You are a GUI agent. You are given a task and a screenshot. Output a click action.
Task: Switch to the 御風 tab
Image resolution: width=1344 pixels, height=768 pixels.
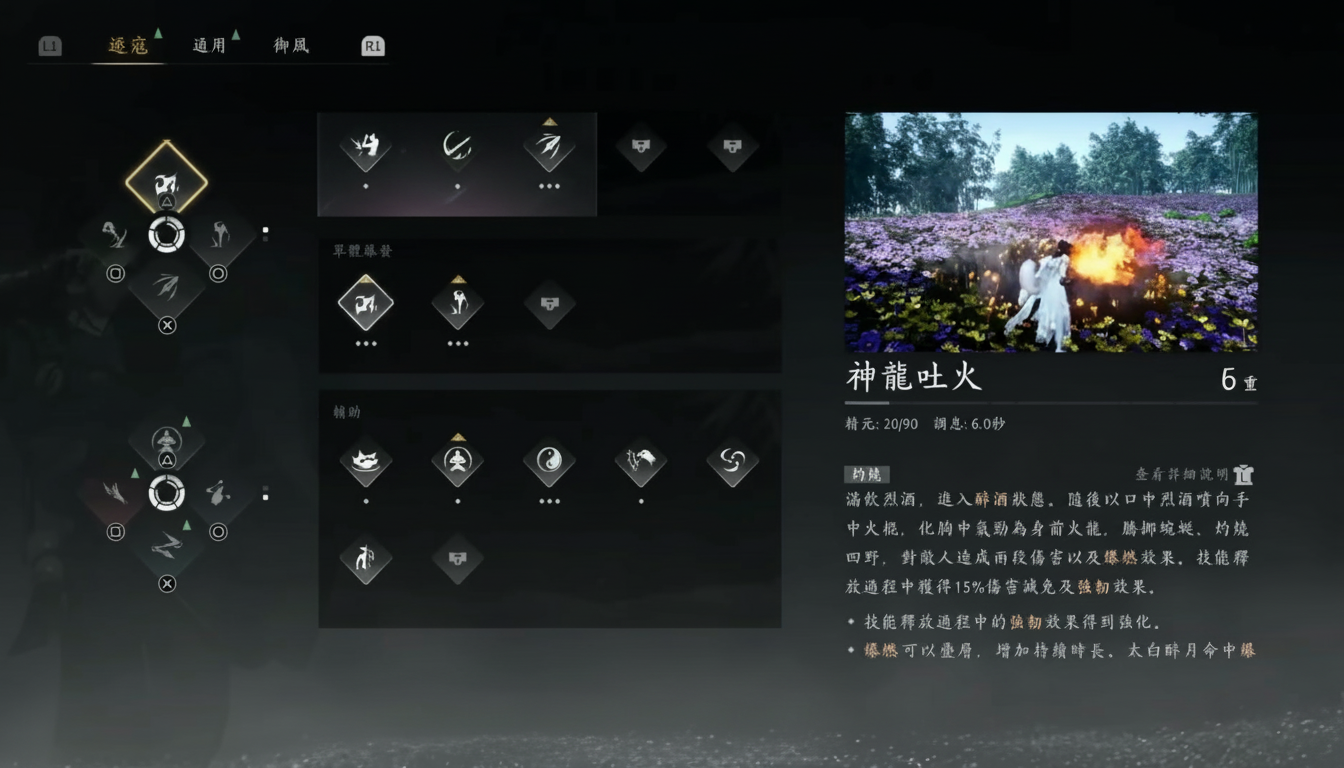coord(291,45)
